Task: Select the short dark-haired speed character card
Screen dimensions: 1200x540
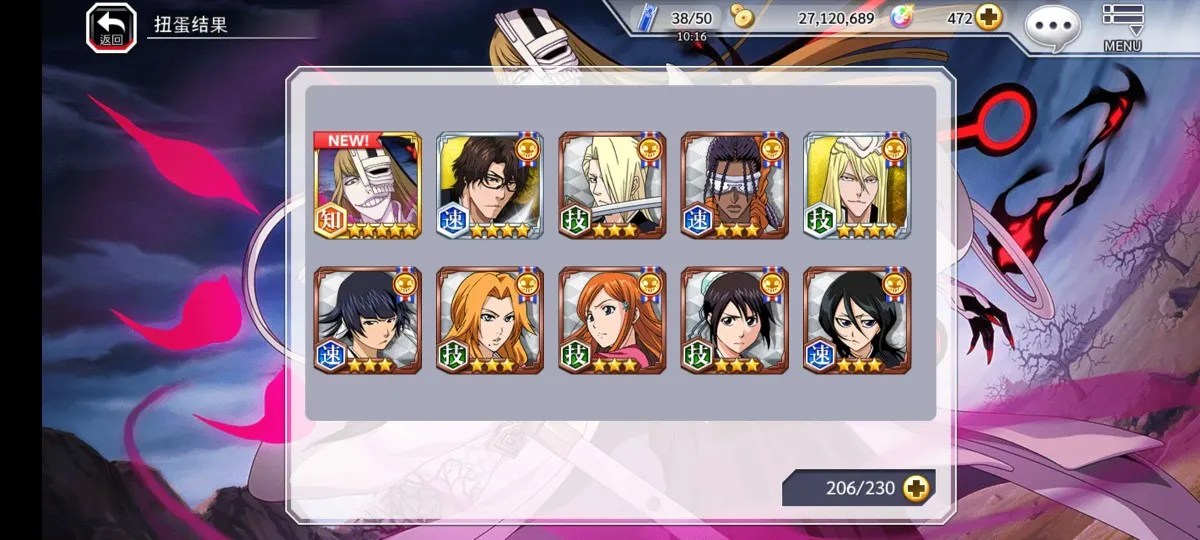Action: click(368, 320)
